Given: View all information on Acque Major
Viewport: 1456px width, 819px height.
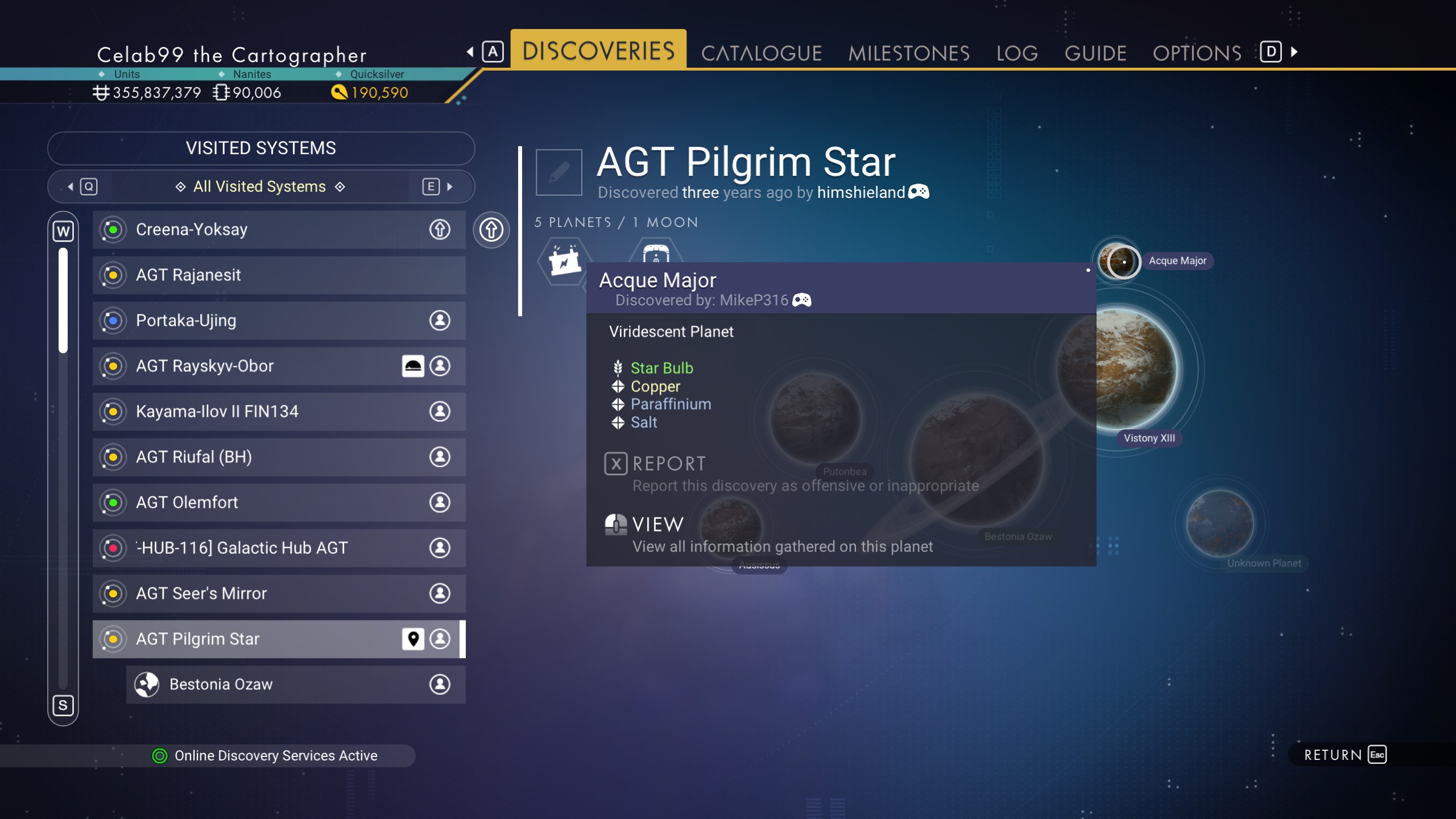Looking at the screenshot, I should coord(657,524).
